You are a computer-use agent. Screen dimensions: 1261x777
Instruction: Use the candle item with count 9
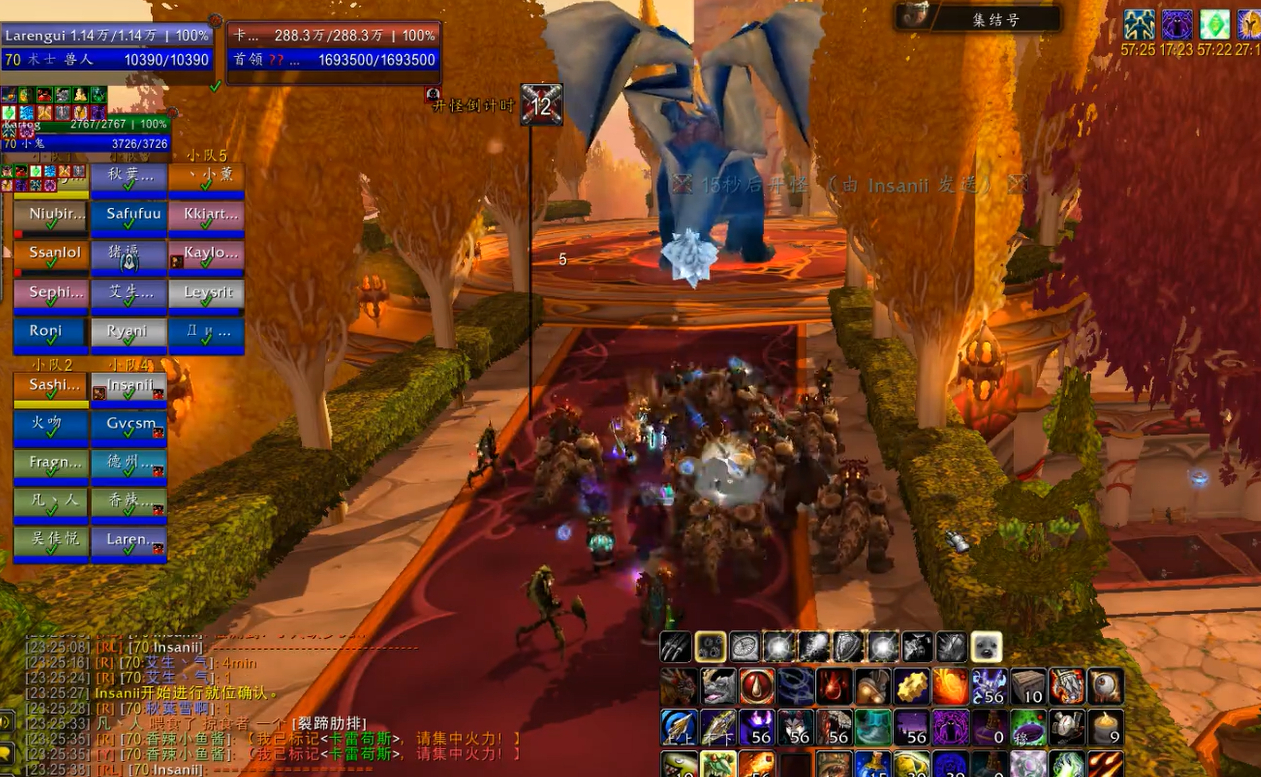[x=1106, y=727]
